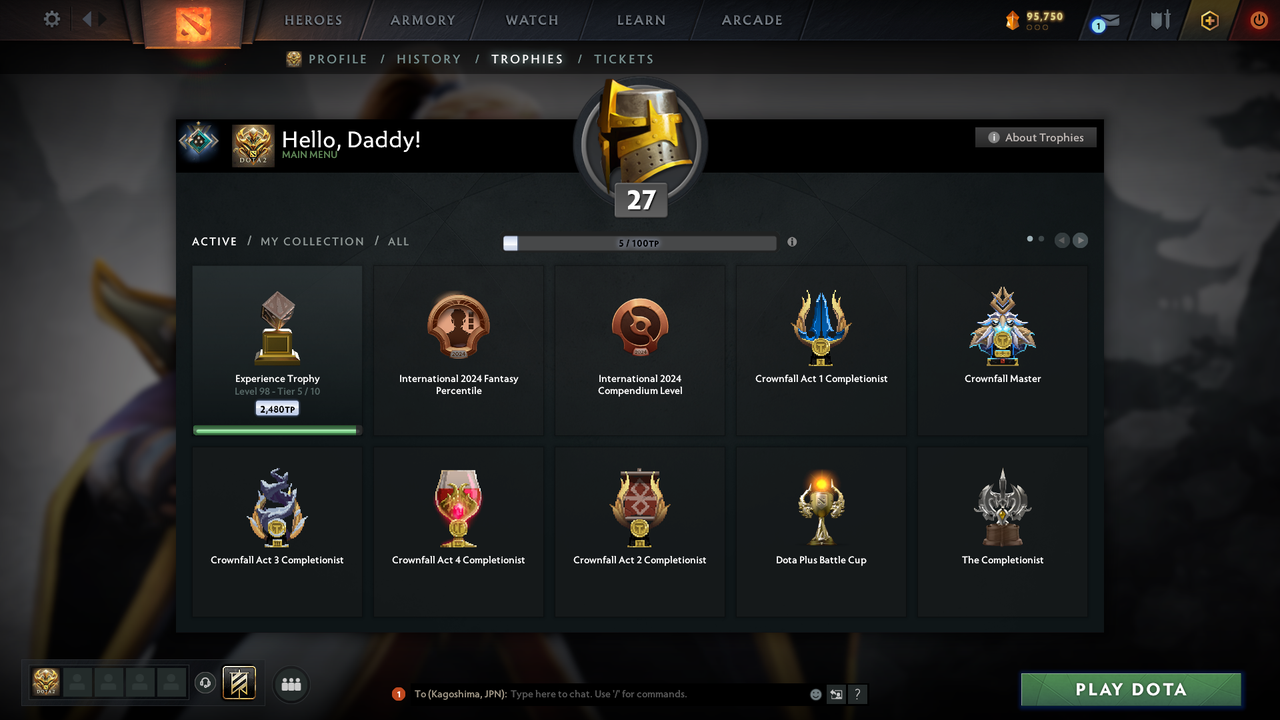Click the Play Dota button
Viewport: 1280px width, 720px height.
[1130, 689]
